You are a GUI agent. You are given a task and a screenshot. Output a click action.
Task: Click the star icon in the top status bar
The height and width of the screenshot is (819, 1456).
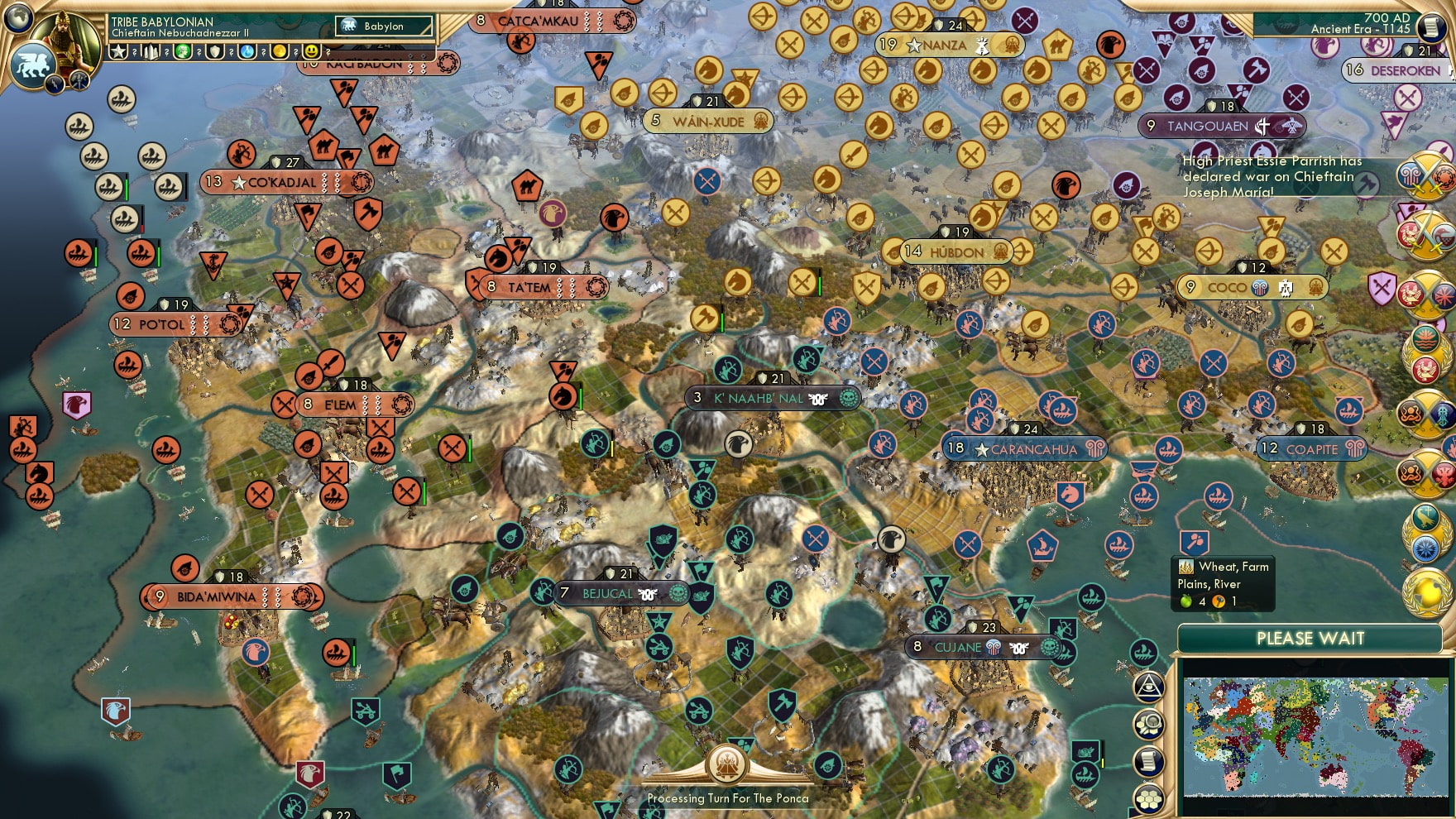[x=117, y=51]
